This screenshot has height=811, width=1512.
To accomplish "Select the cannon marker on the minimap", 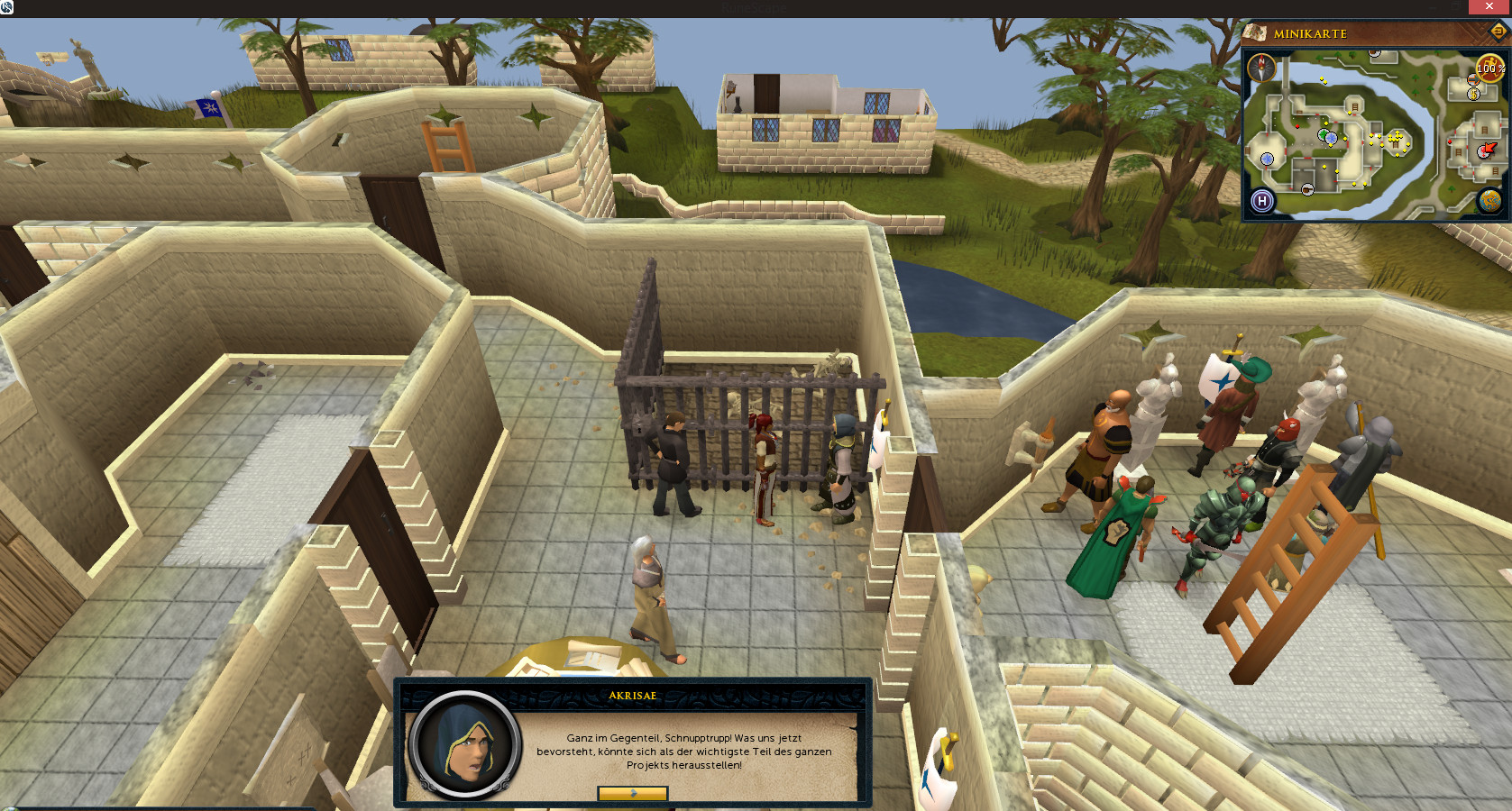I will point(1307,189).
